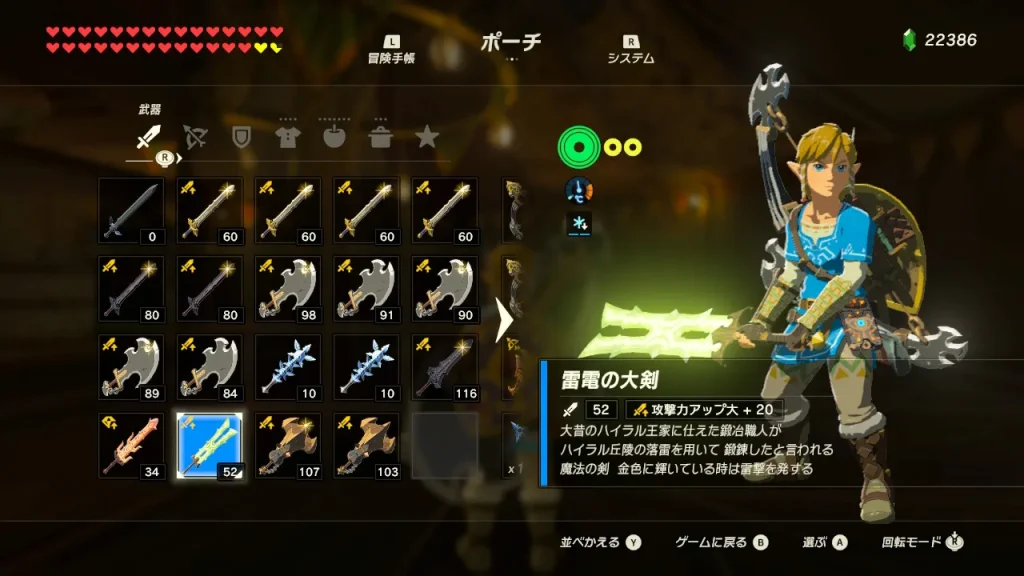The height and width of the screenshot is (576, 1024).
Task: Select the battle axe with 98 attack
Action: click(x=288, y=289)
